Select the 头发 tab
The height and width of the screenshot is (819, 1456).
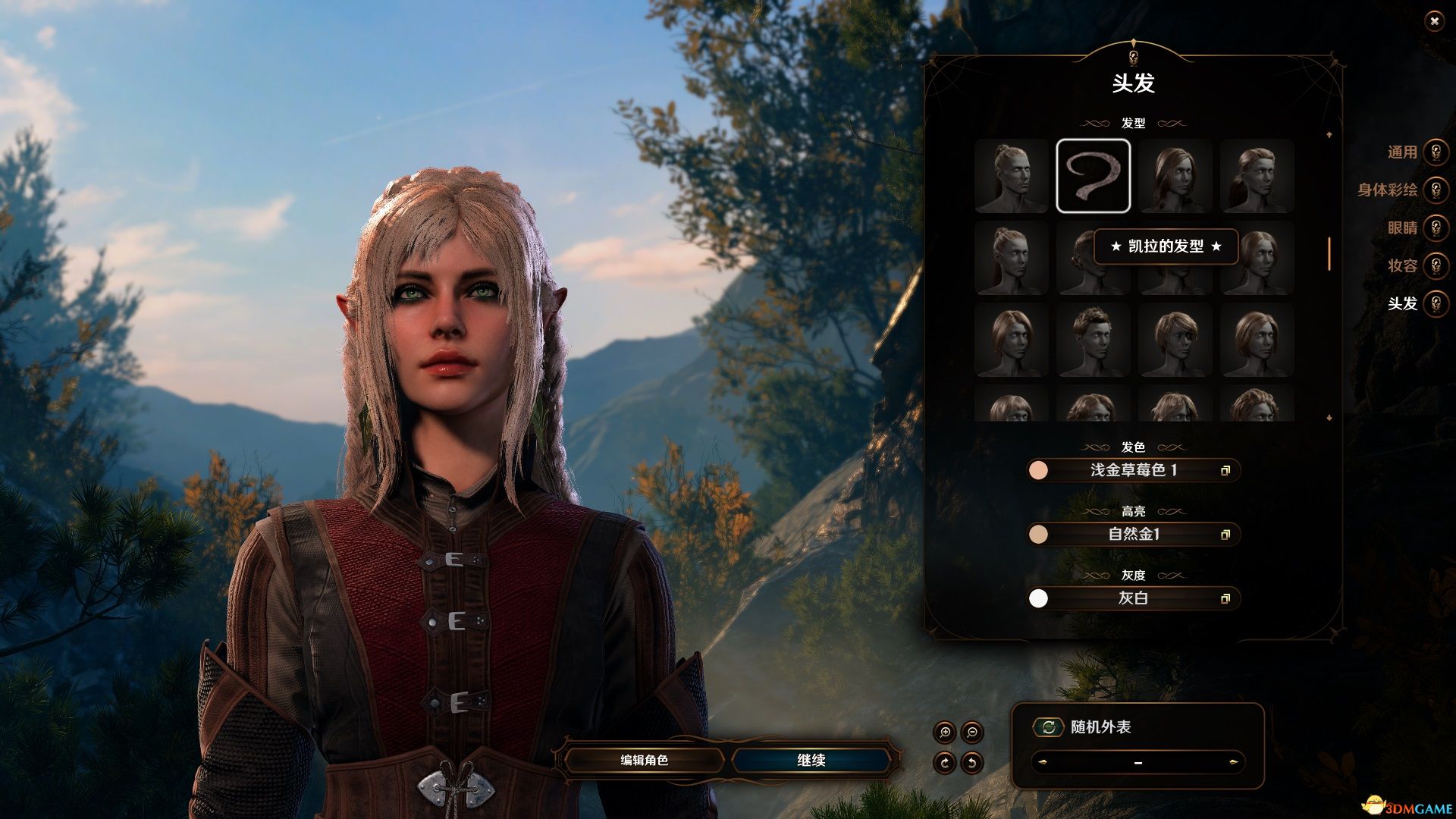[1436, 304]
